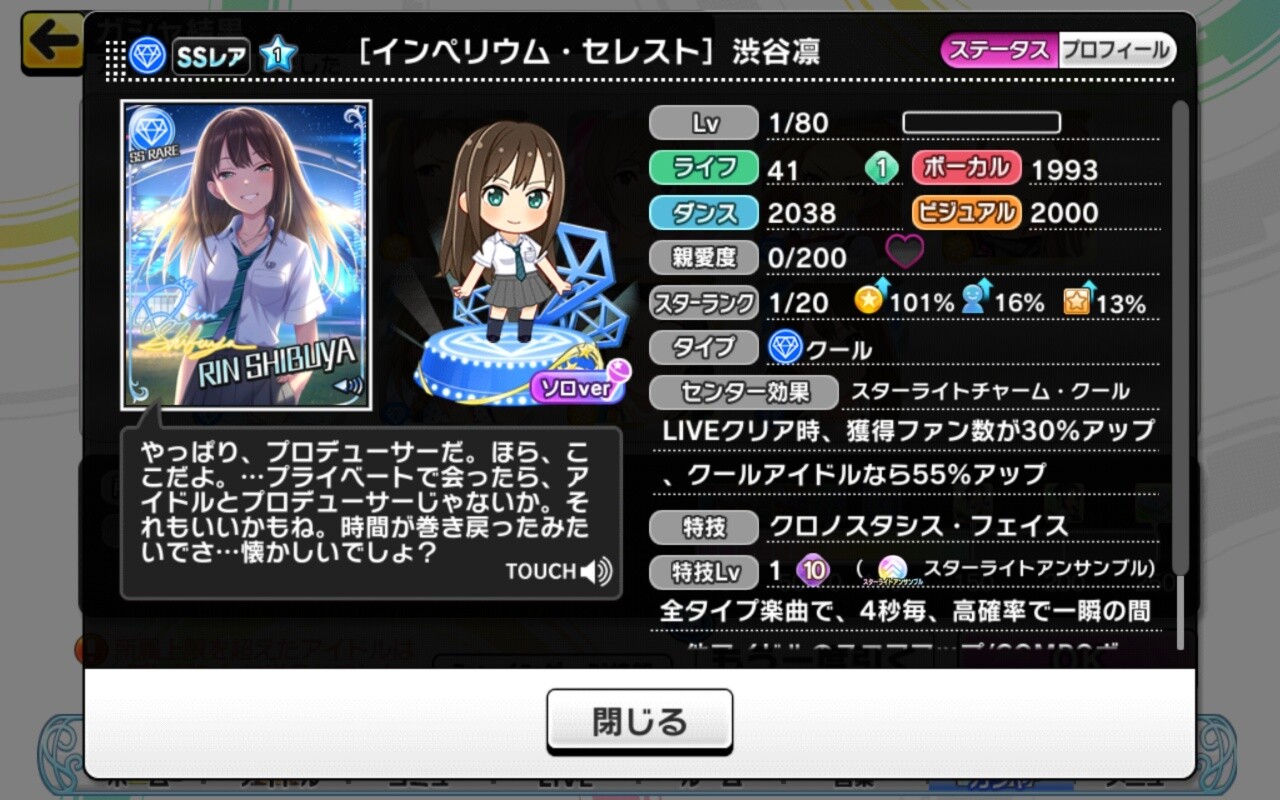Viewport: 1280px width, 800px height.
Task: Tap the ソロver microphone badge
Action: [580, 385]
